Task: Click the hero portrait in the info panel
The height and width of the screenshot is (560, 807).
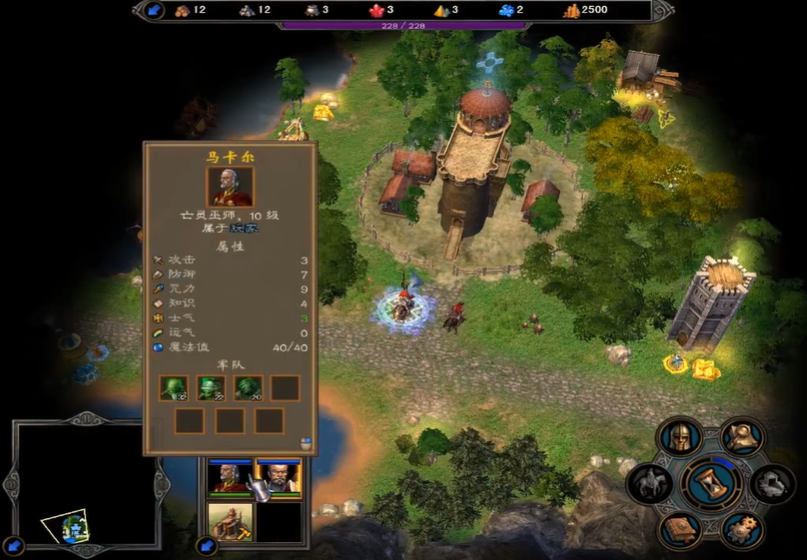Action: (x=230, y=187)
